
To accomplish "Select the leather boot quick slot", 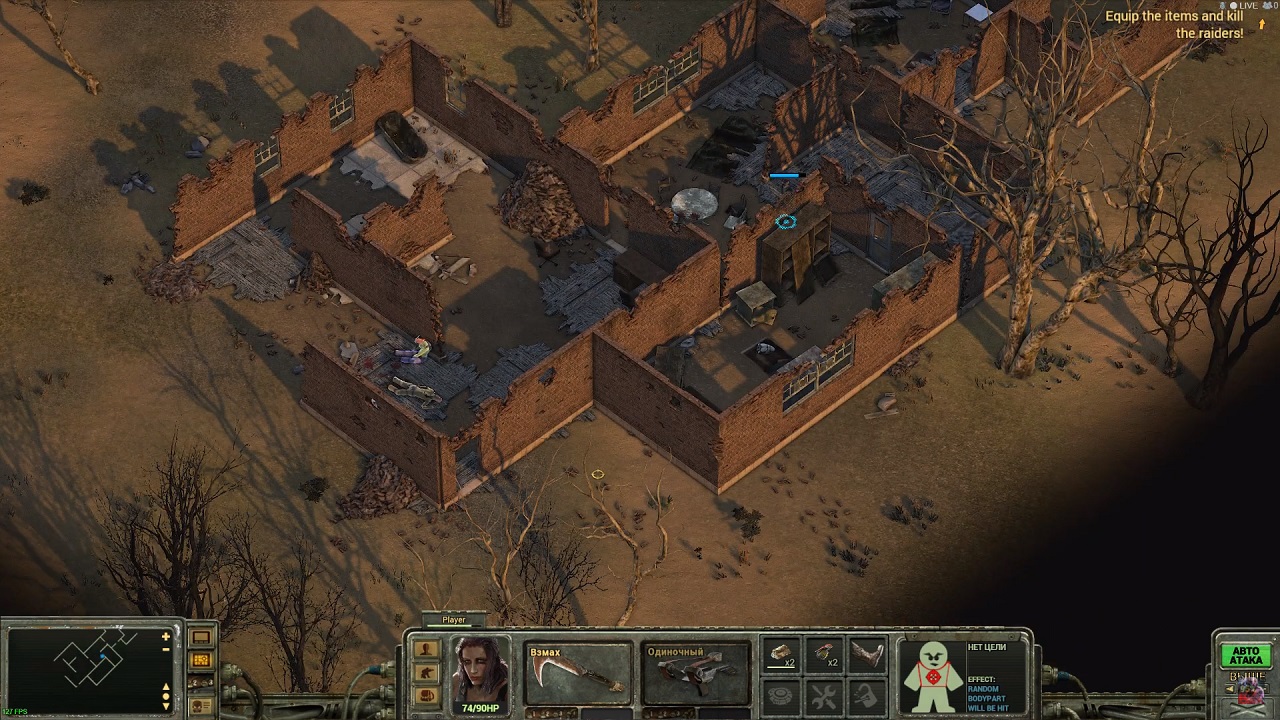I will [x=867, y=654].
